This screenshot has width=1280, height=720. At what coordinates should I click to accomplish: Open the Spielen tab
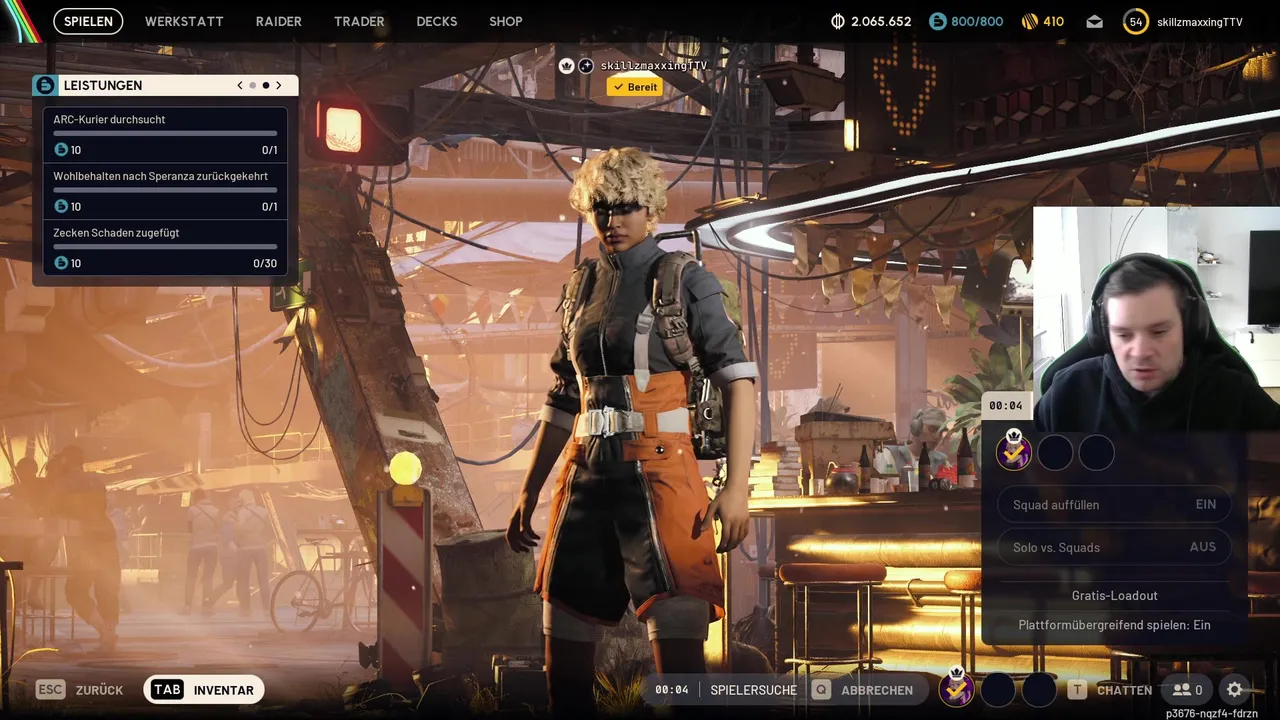coord(88,21)
